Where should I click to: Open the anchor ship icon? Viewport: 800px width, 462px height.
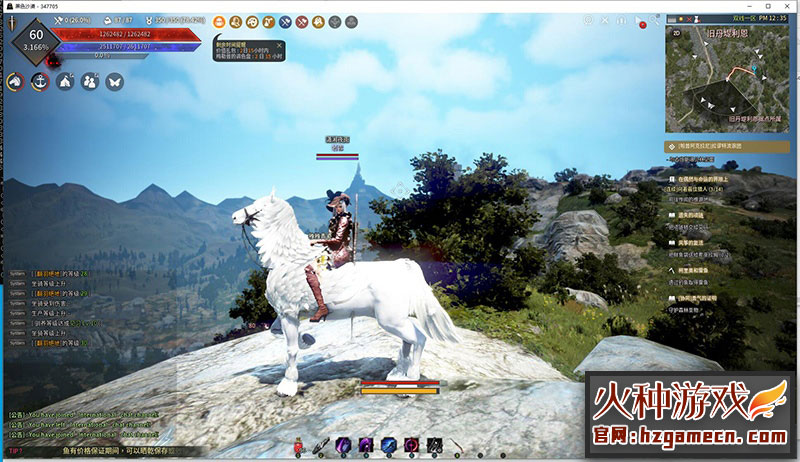point(41,82)
